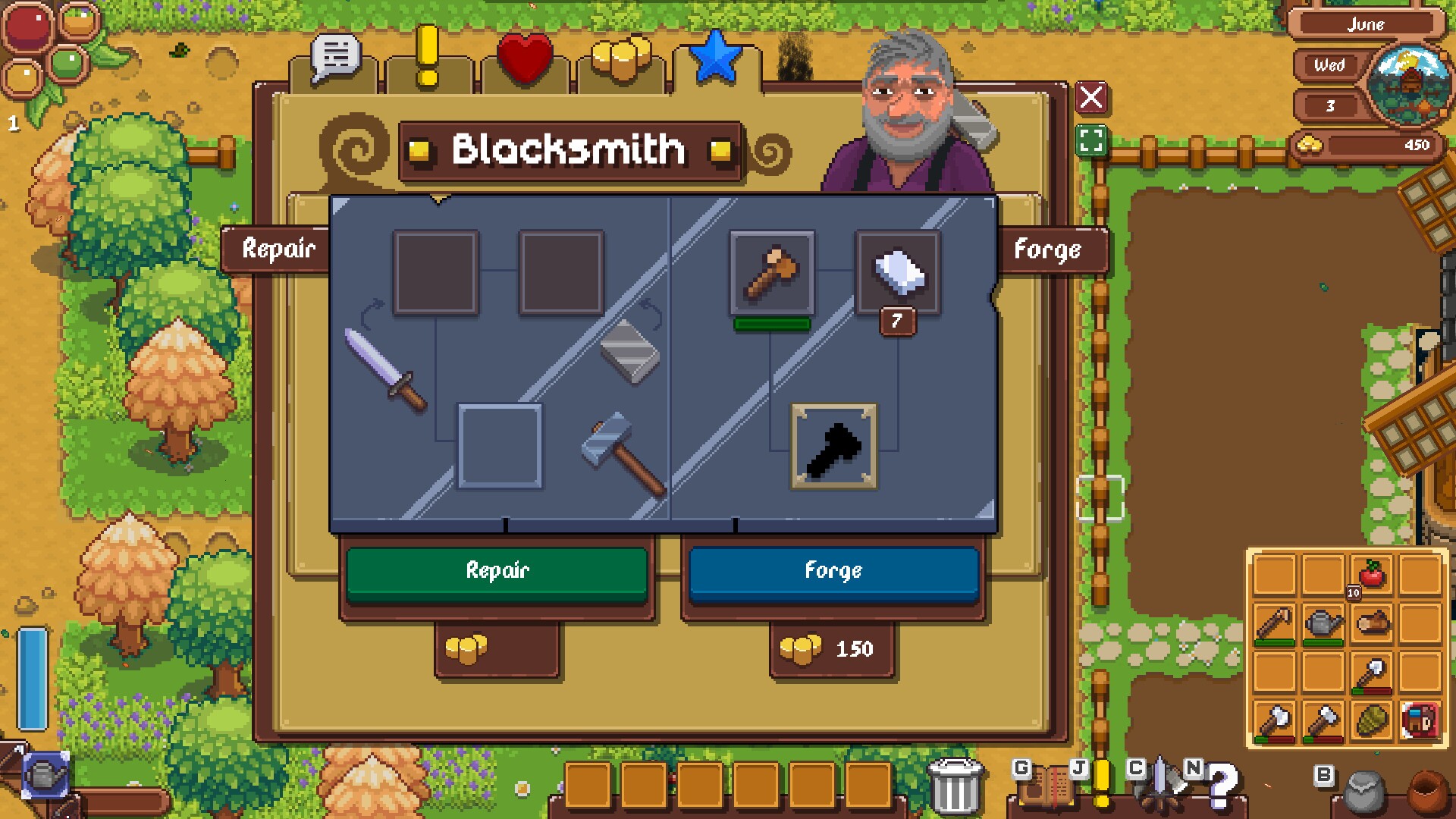1456x819 pixels.
Task: Click the exclamation mark quest tab
Action: 426,53
